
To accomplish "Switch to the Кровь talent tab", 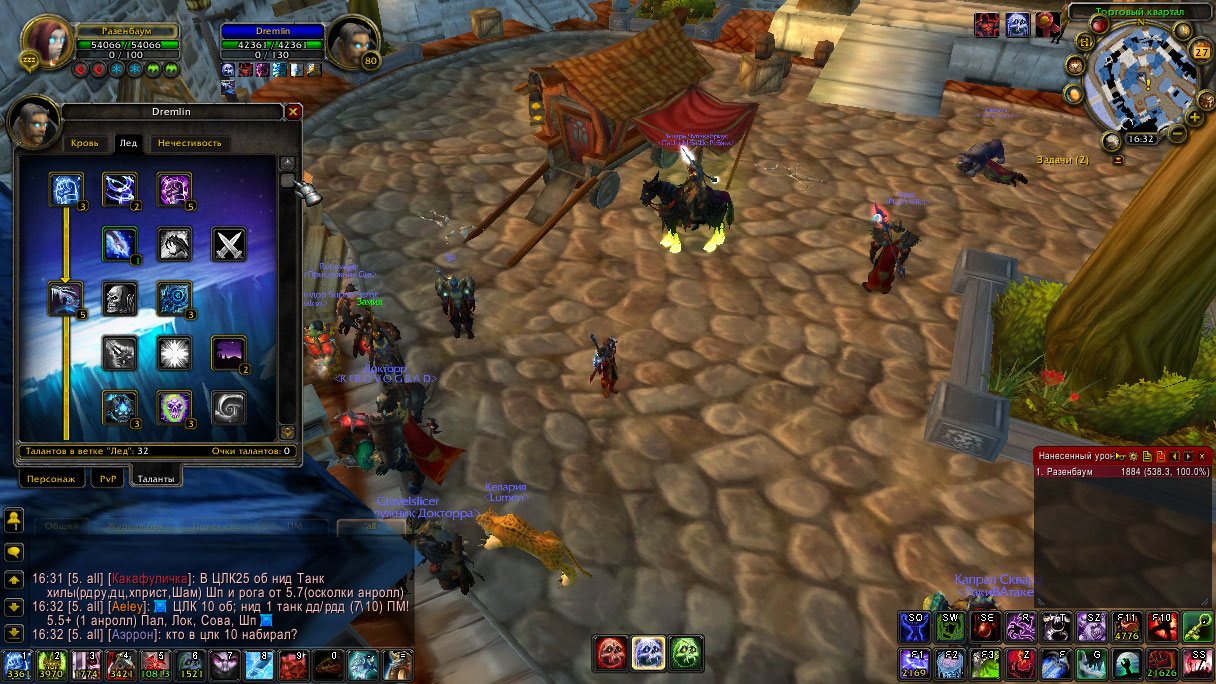I will (x=85, y=143).
